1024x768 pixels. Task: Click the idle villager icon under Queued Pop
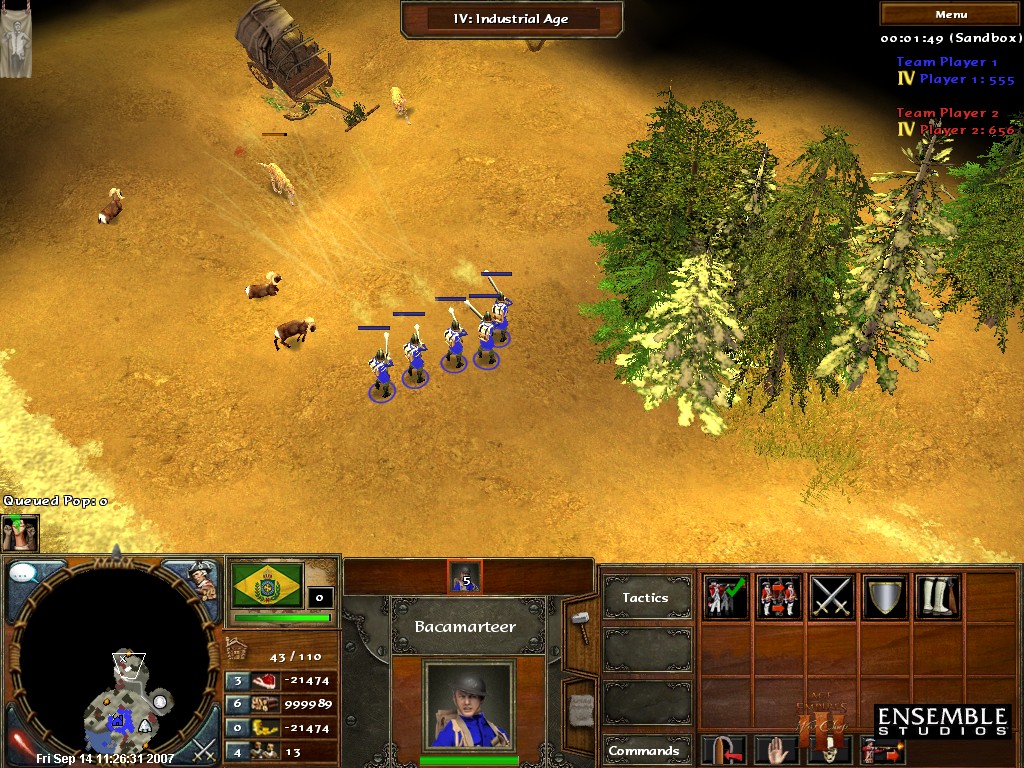[19, 531]
